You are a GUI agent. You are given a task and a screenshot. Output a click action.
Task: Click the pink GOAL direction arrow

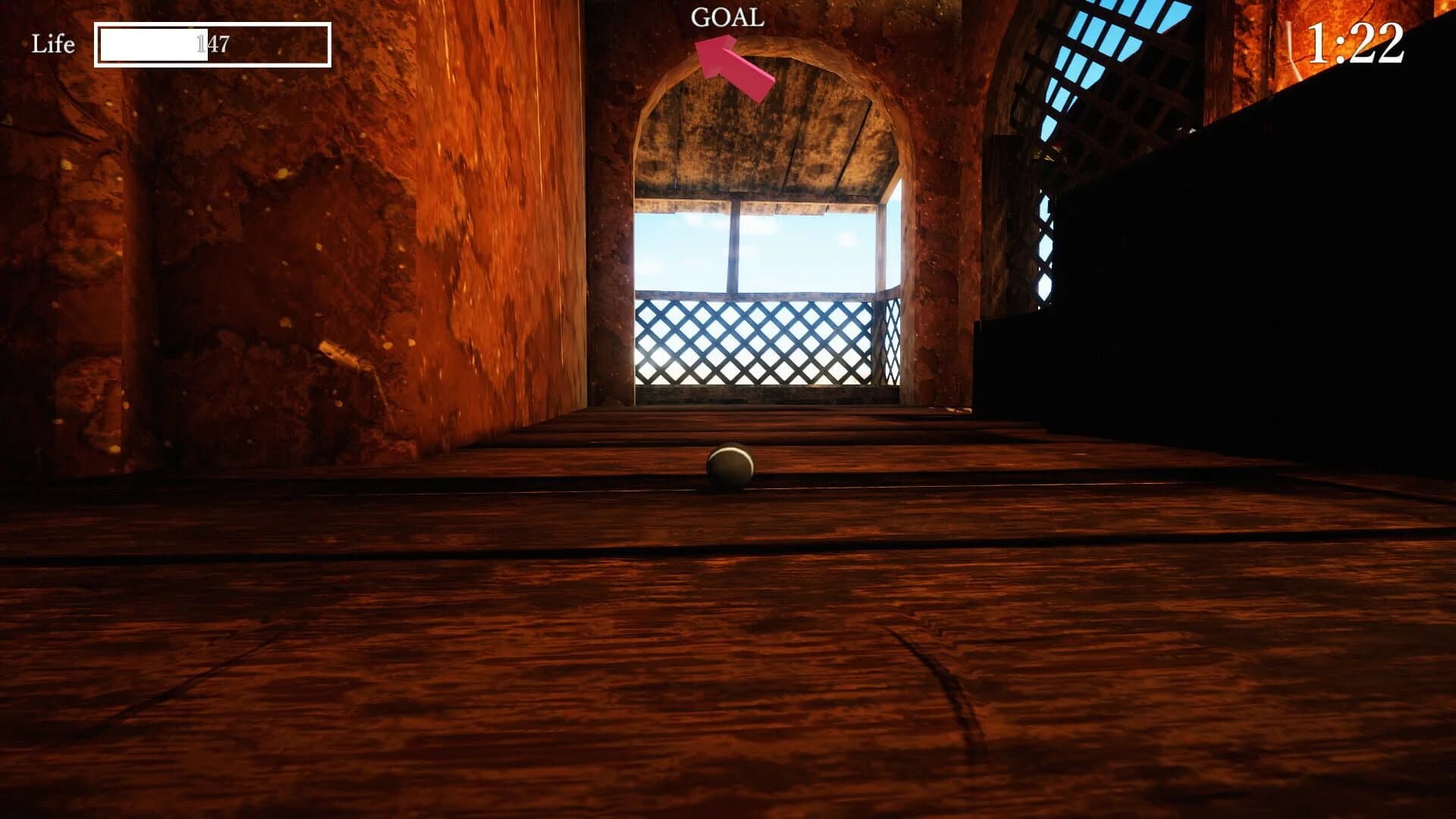pyautogui.click(x=728, y=57)
